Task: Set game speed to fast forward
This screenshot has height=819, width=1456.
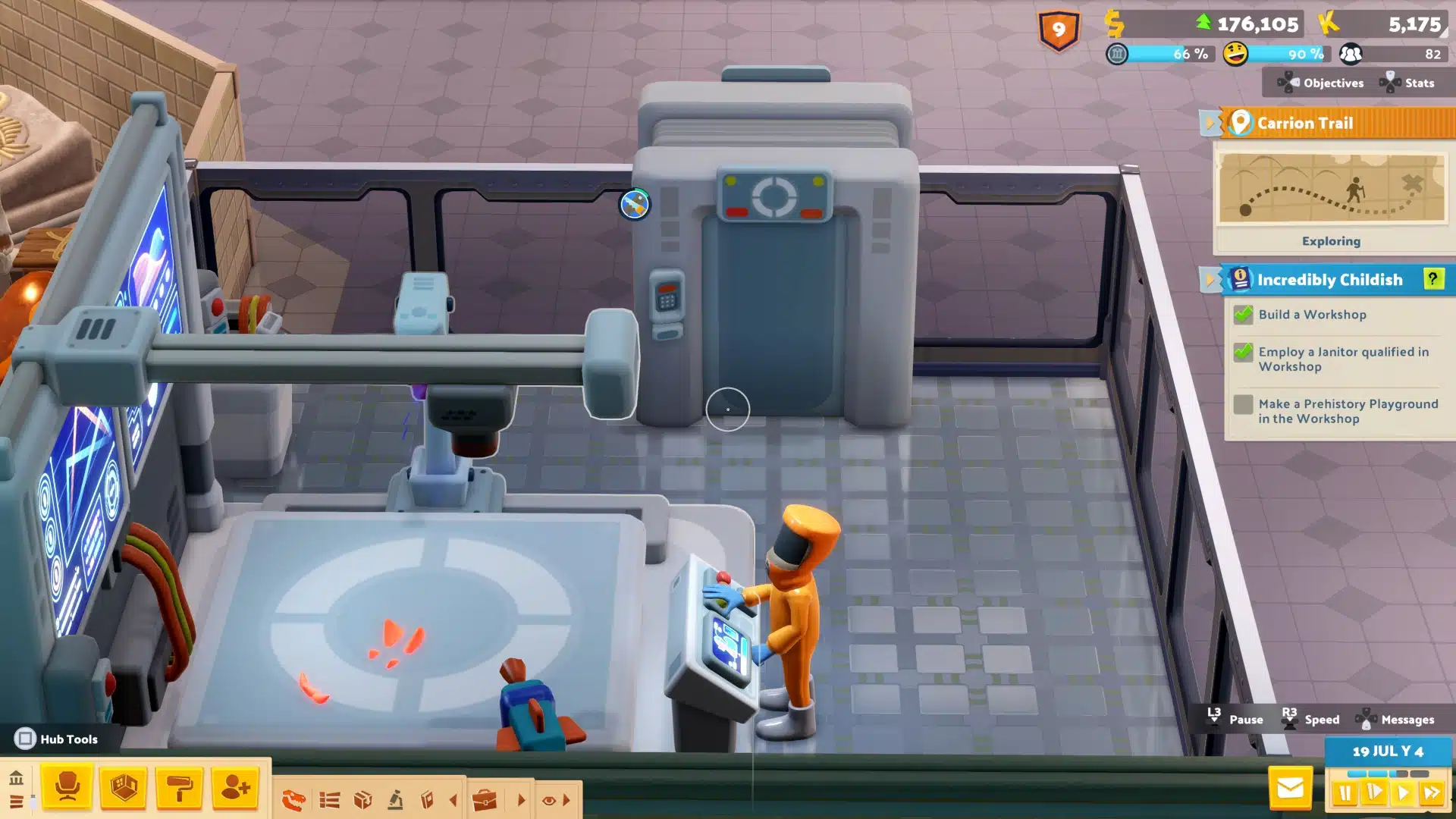Action: coord(1432,793)
